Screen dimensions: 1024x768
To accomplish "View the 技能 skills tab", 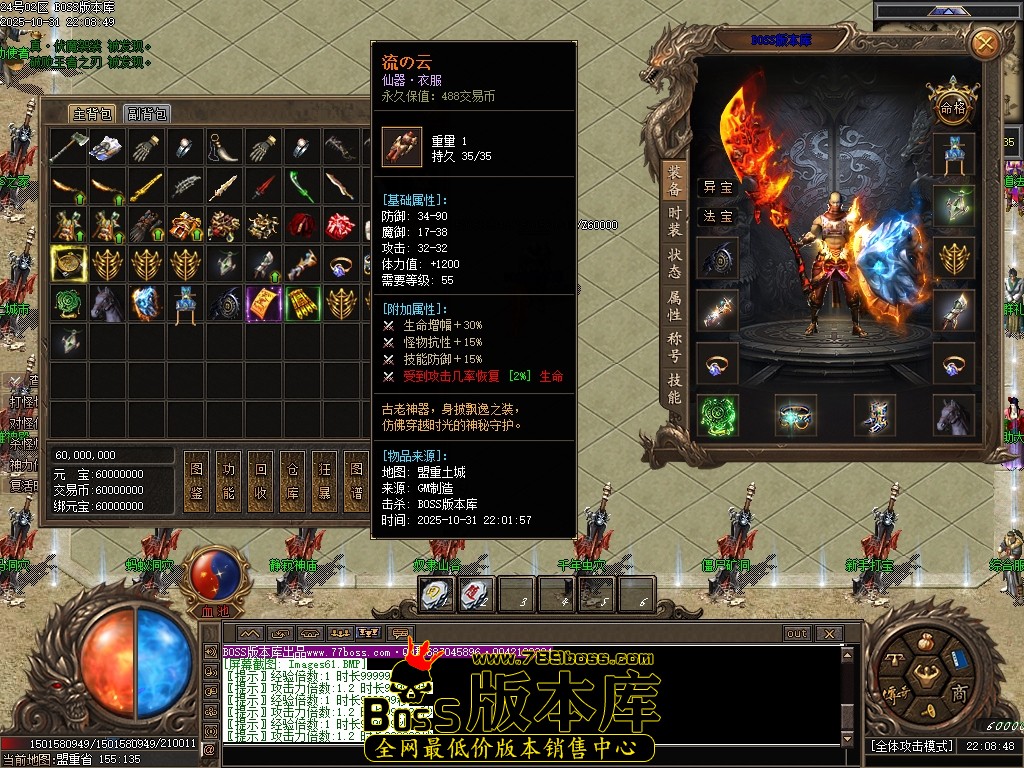I will pyautogui.click(x=675, y=388).
